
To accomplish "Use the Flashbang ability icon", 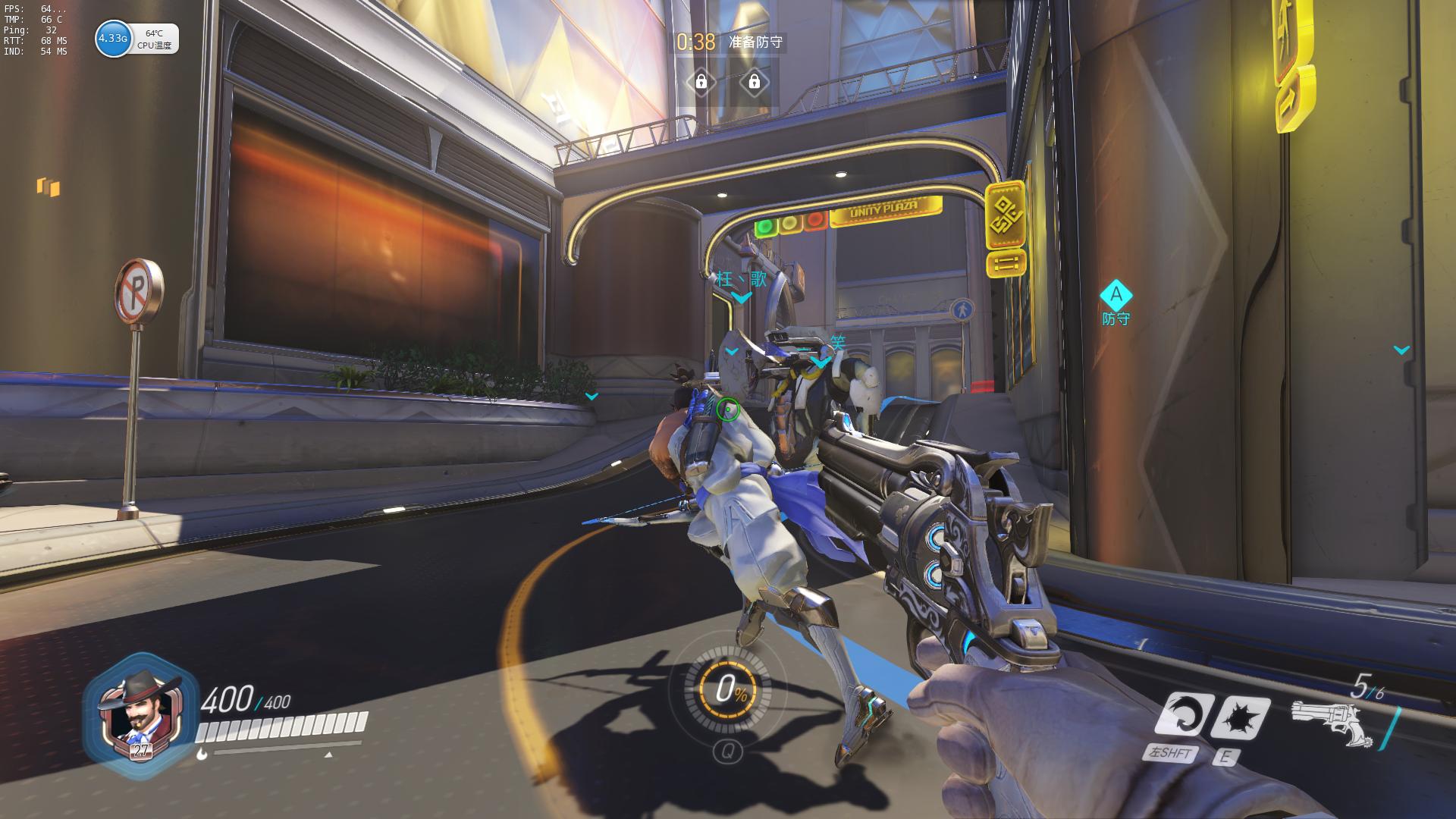I will pos(1239,717).
